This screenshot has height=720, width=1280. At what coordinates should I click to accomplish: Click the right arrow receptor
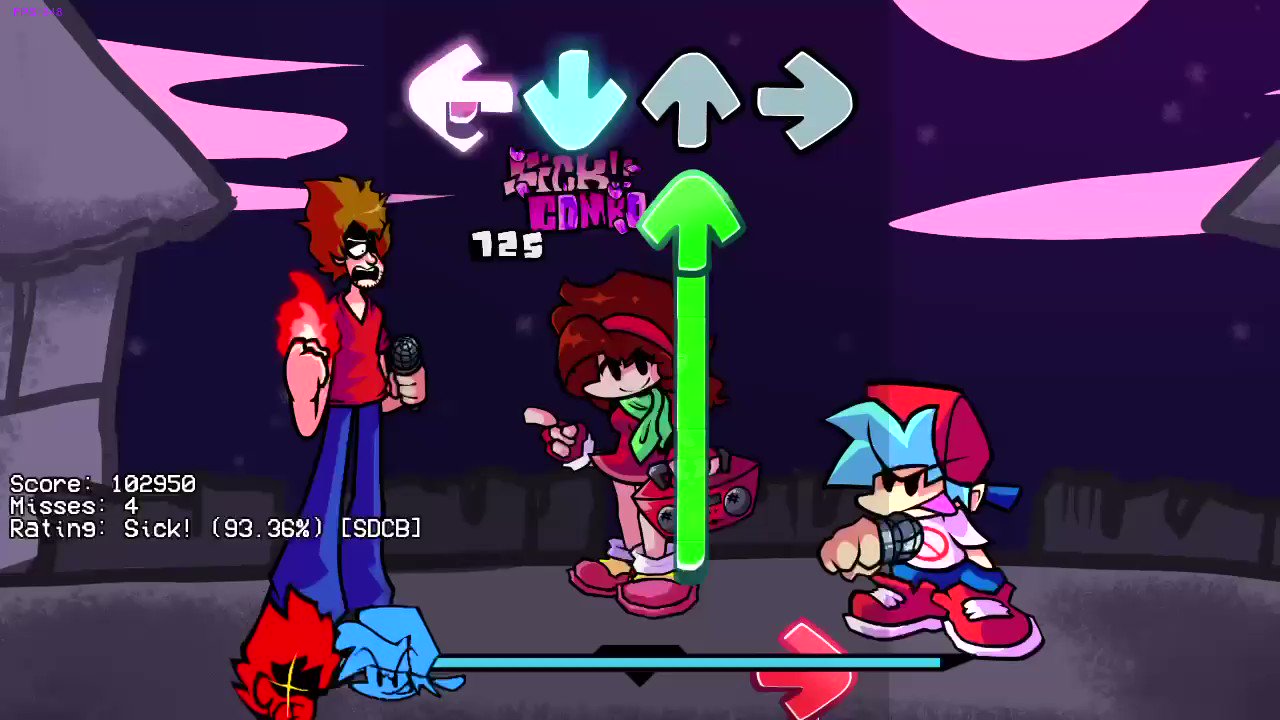[x=806, y=95]
